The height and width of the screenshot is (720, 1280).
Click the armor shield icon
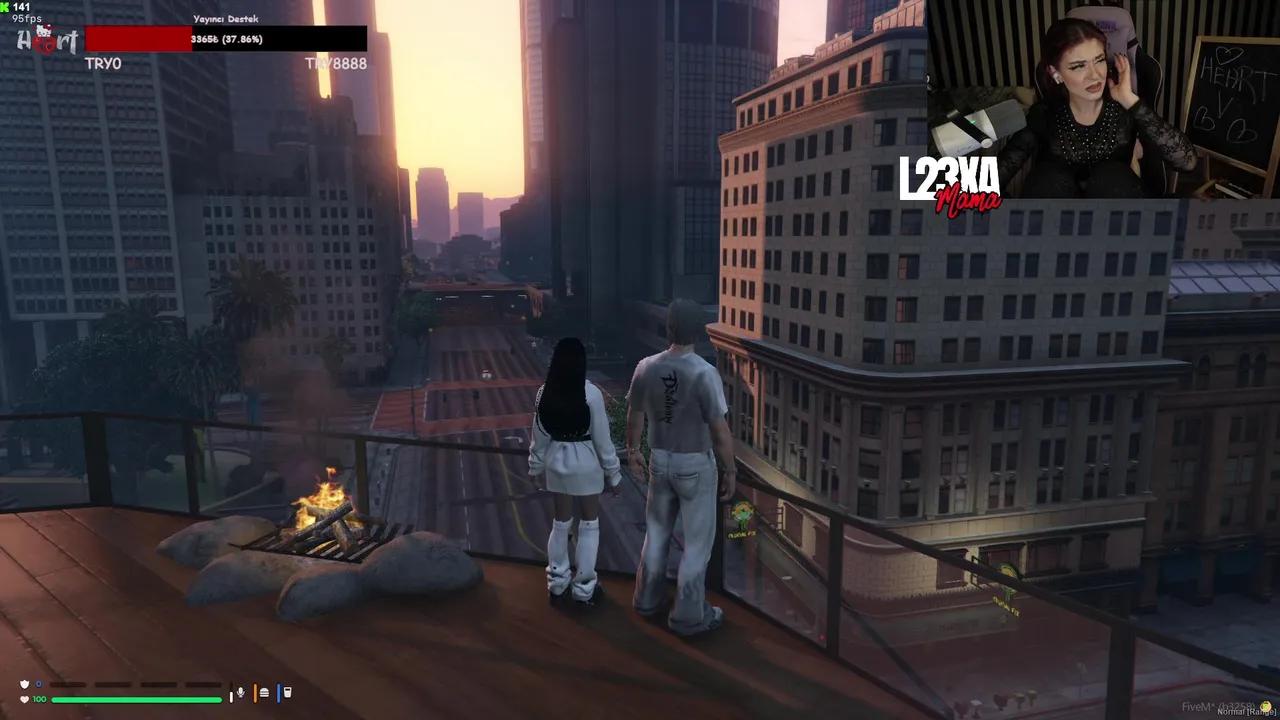(23, 684)
